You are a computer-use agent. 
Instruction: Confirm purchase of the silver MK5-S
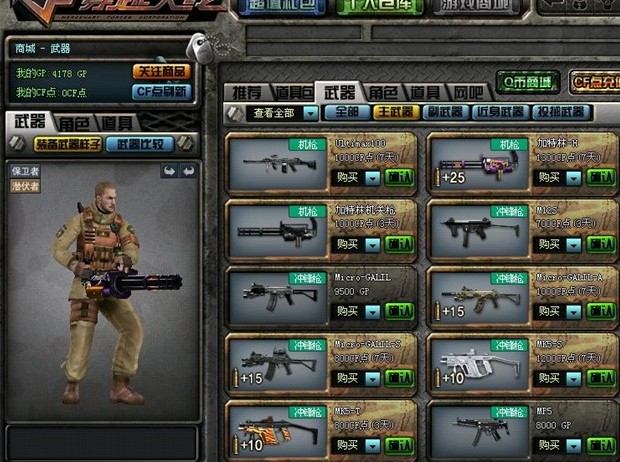pos(601,378)
